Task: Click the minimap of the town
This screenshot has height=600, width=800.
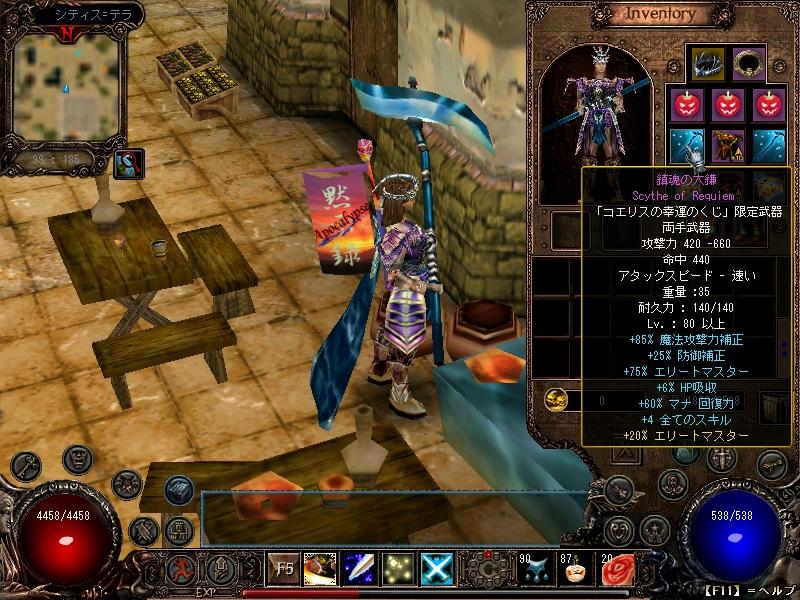Action: 64,87
